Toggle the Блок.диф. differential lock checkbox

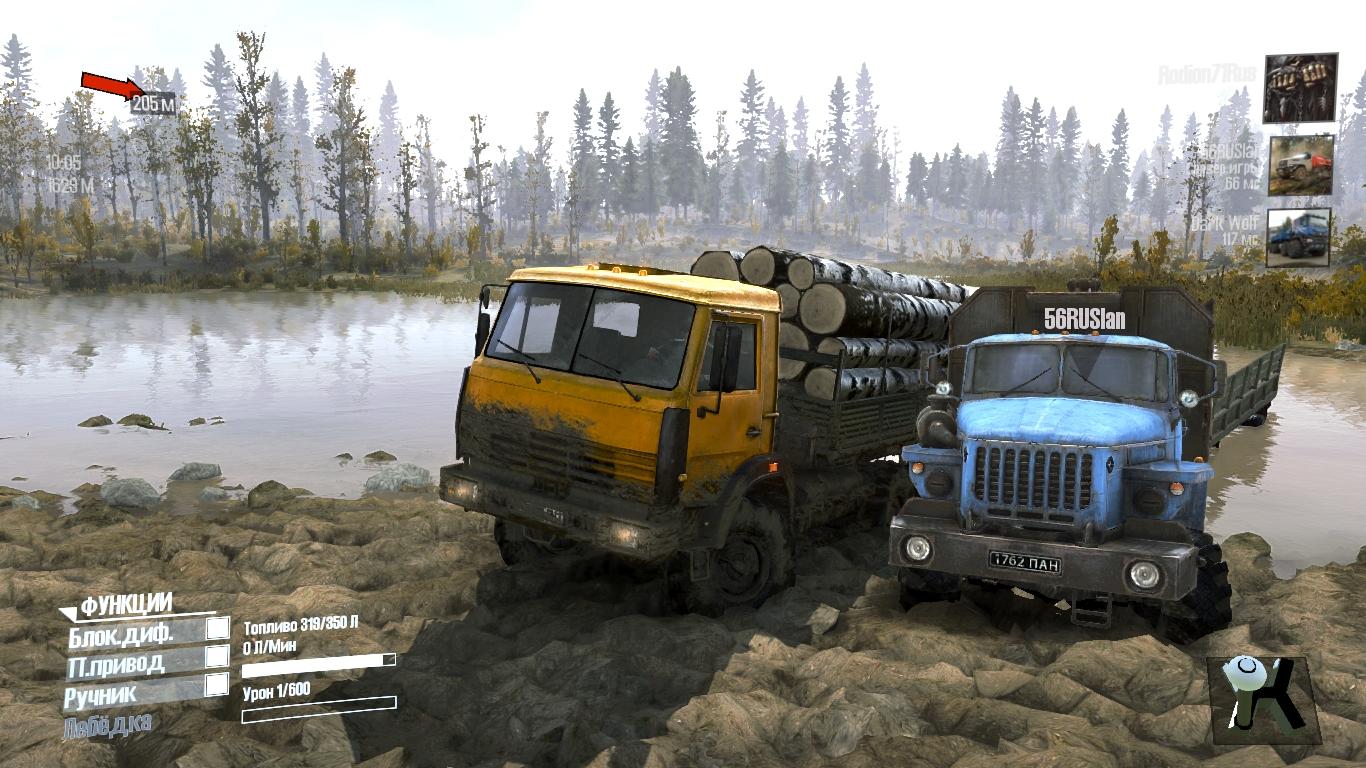coord(217,628)
